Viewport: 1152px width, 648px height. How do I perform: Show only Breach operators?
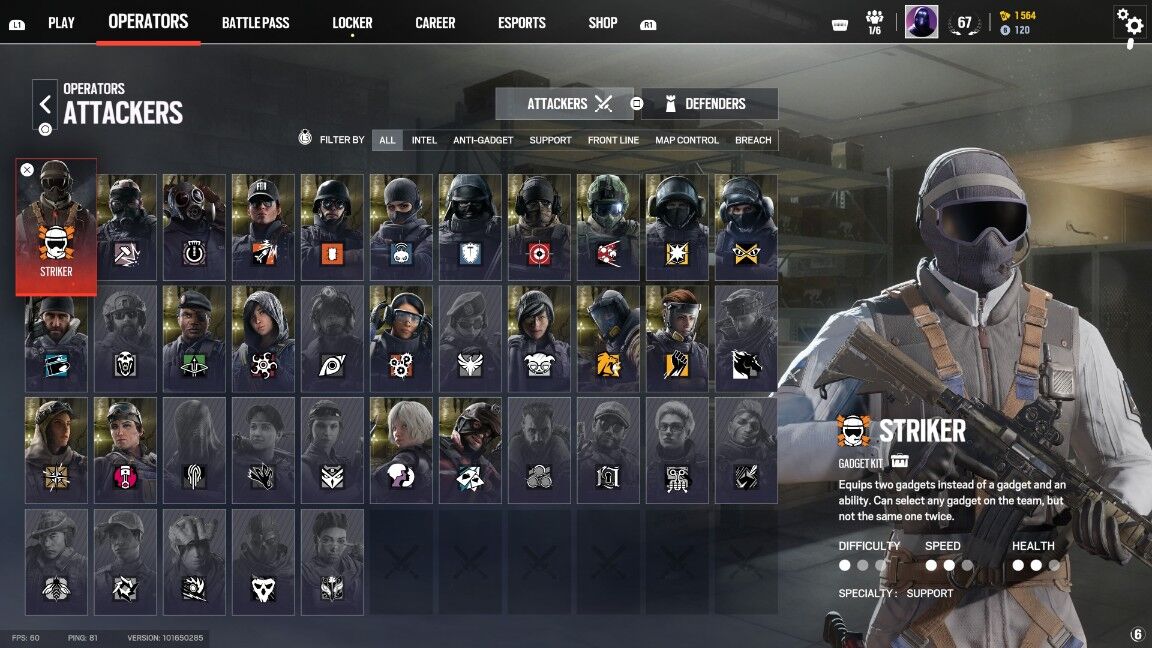coord(753,140)
